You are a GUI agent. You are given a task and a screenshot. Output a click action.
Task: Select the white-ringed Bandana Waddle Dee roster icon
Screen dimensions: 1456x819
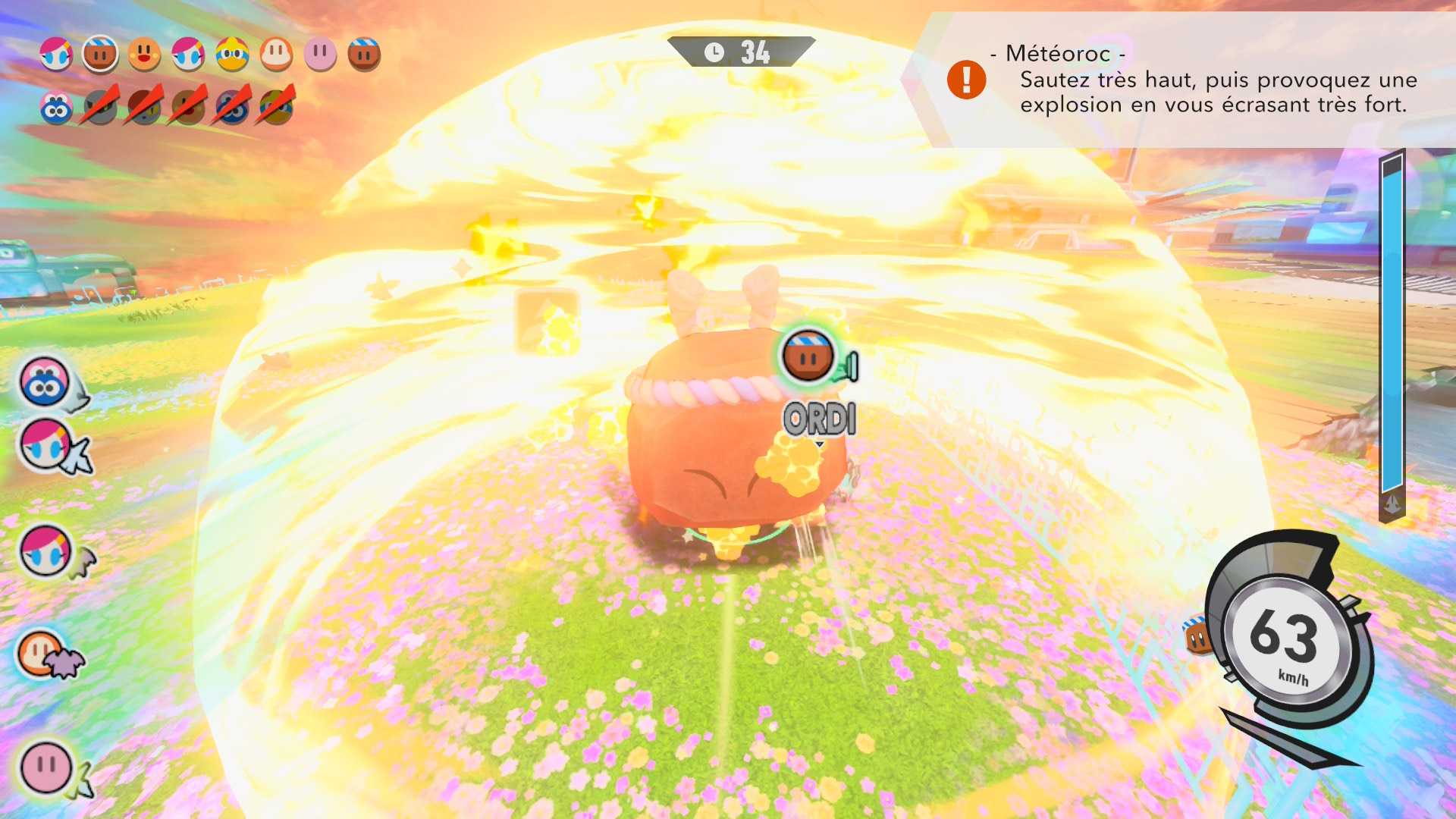(100, 55)
